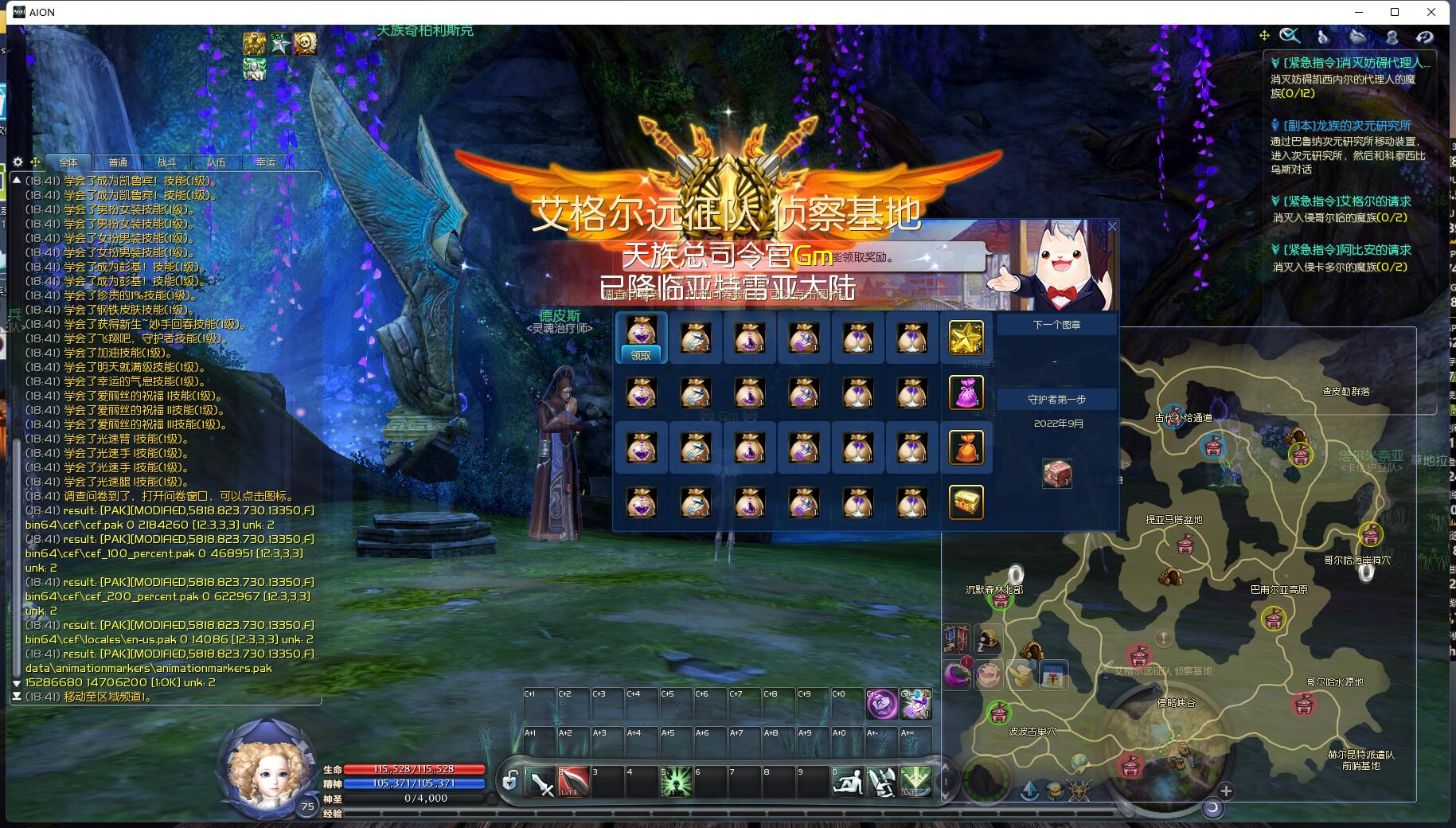Image resolution: width=1456 pixels, height=828 pixels.
Task: Open the gift calendar event icon
Action: [x=1052, y=676]
